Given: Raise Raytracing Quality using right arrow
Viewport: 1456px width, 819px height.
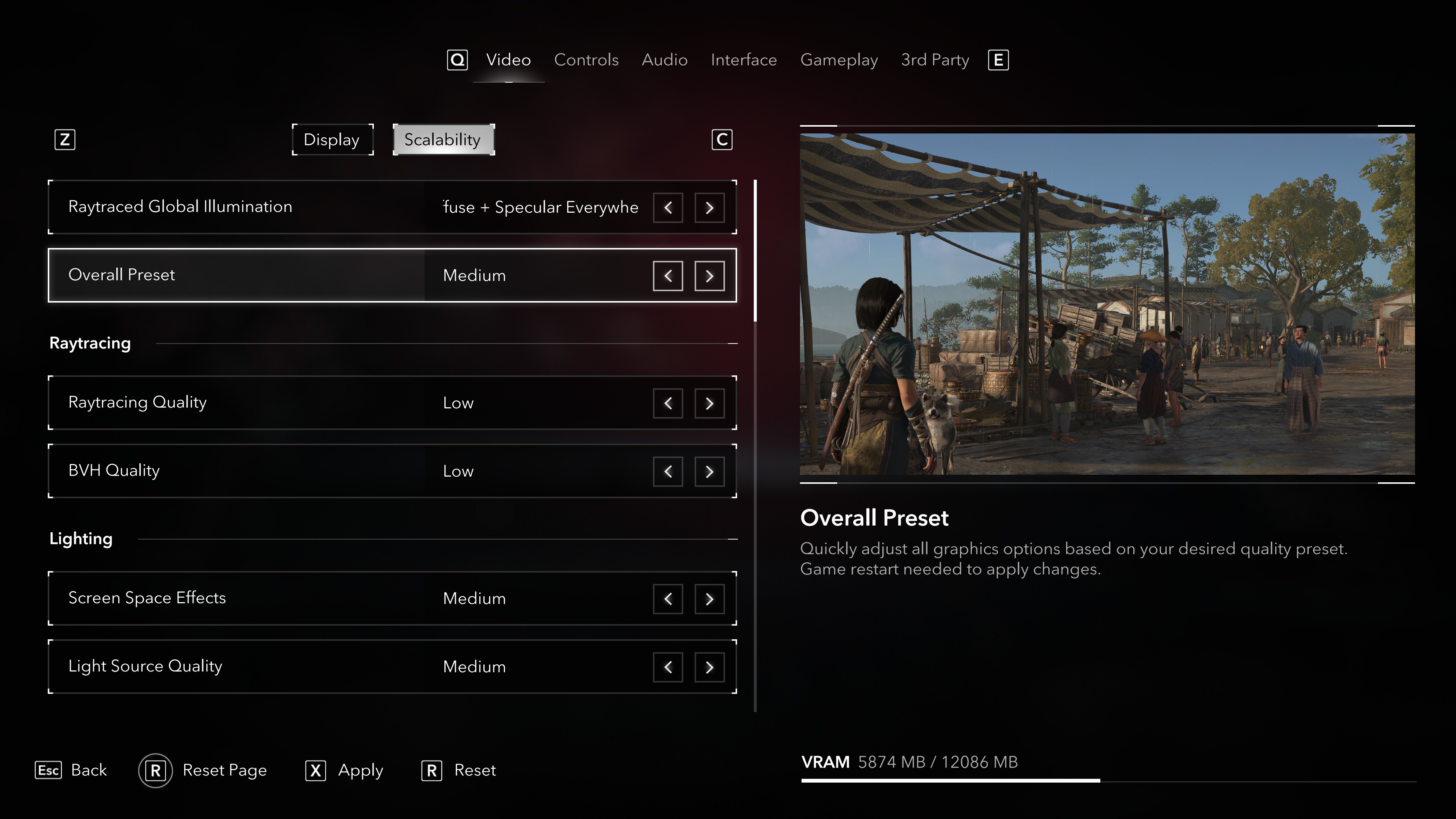Looking at the screenshot, I should (709, 403).
